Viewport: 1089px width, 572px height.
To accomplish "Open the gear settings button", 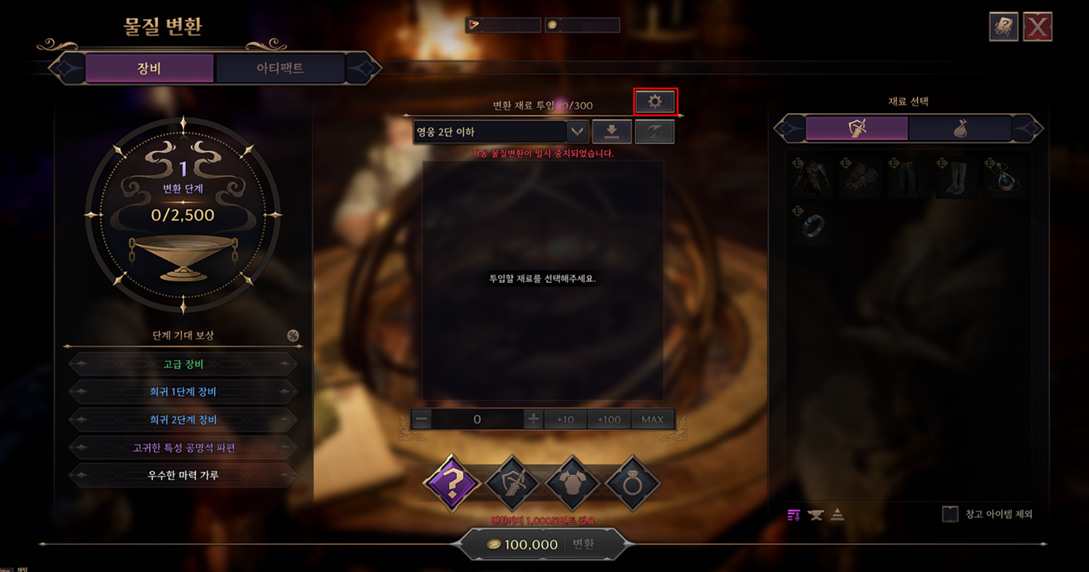I will [x=655, y=101].
